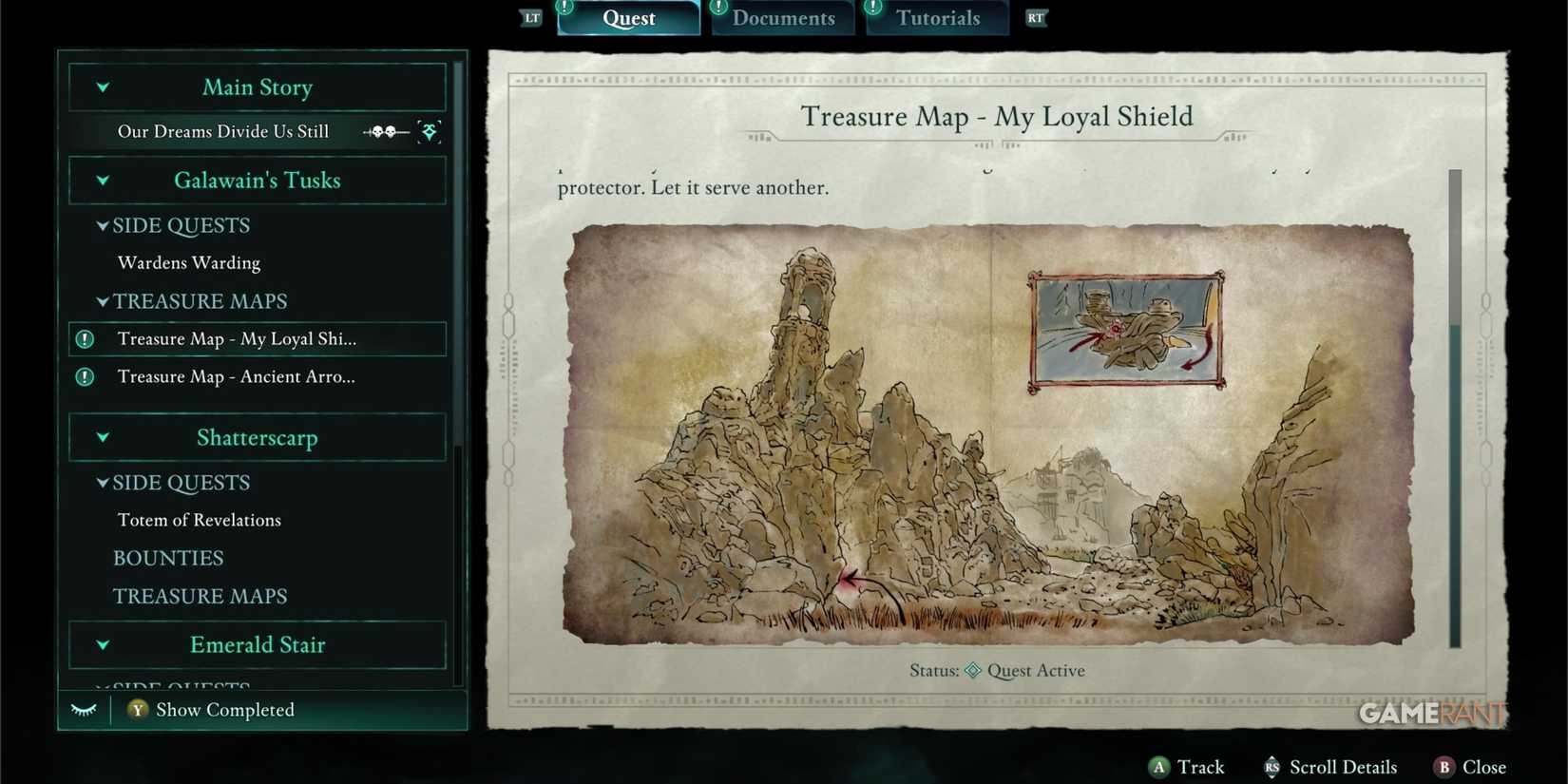Open the Tutorials tab
1568x784 pixels.
point(937,18)
